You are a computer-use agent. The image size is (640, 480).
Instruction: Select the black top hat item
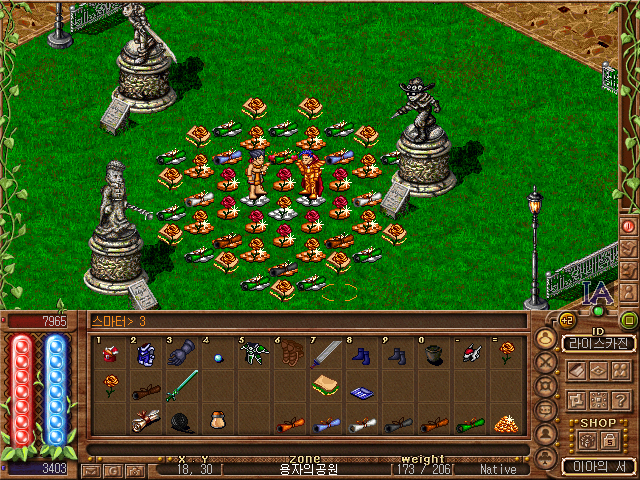[433, 354]
